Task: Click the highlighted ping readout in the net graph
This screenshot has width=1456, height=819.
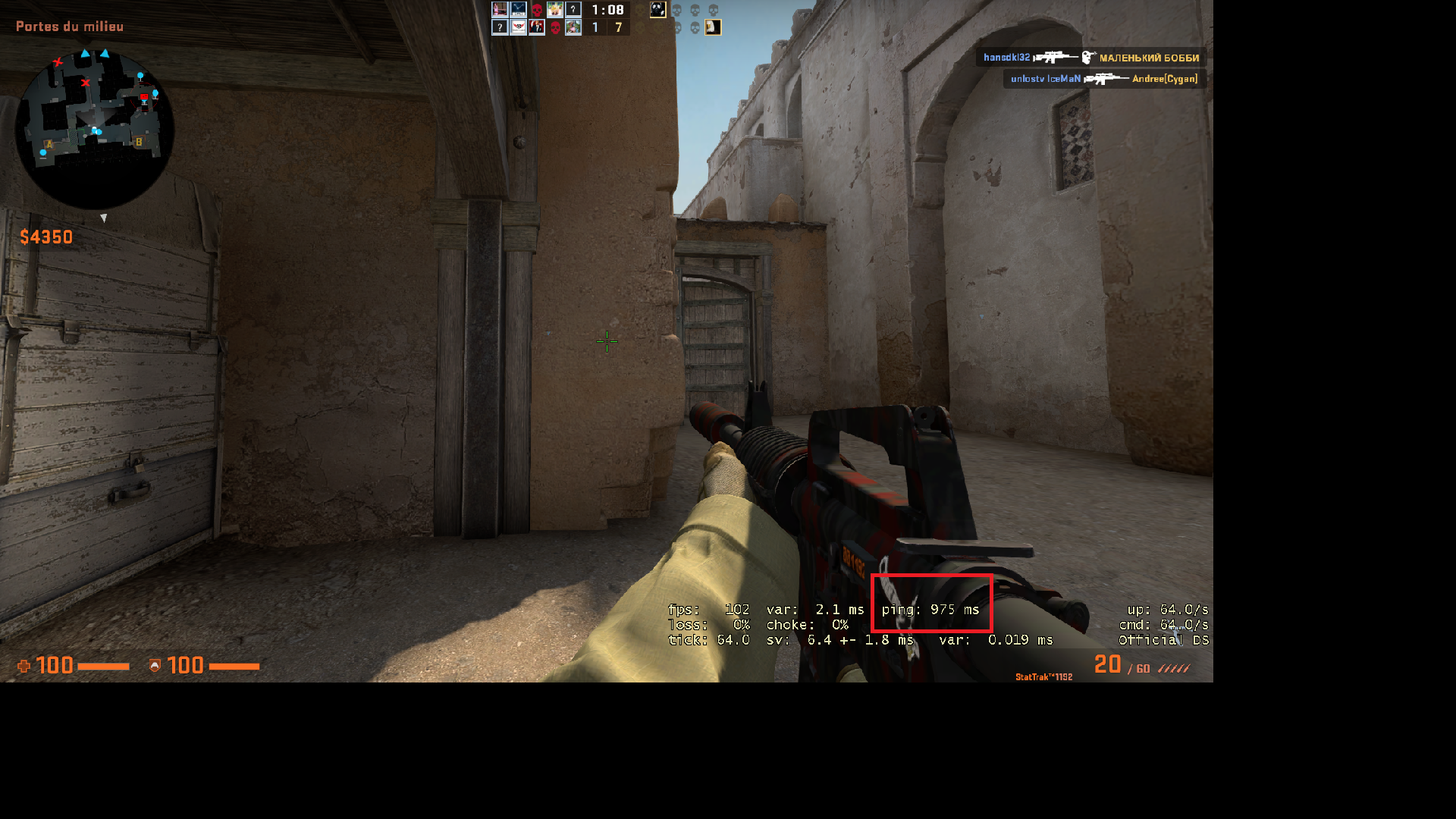Action: pos(932,609)
